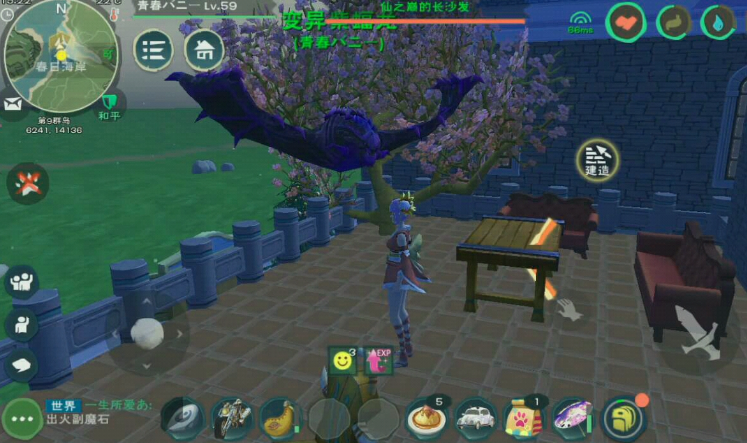Viewport: 747px width, 443px height.
Task: Tap the home house icon
Action: click(x=204, y=49)
